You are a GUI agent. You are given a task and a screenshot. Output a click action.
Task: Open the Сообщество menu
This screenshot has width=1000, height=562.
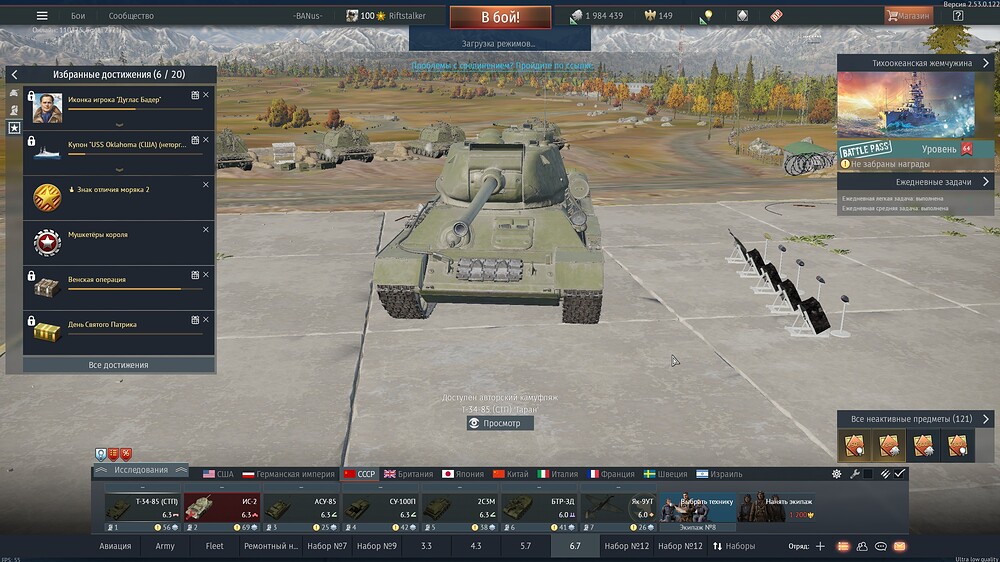pyautogui.click(x=131, y=16)
